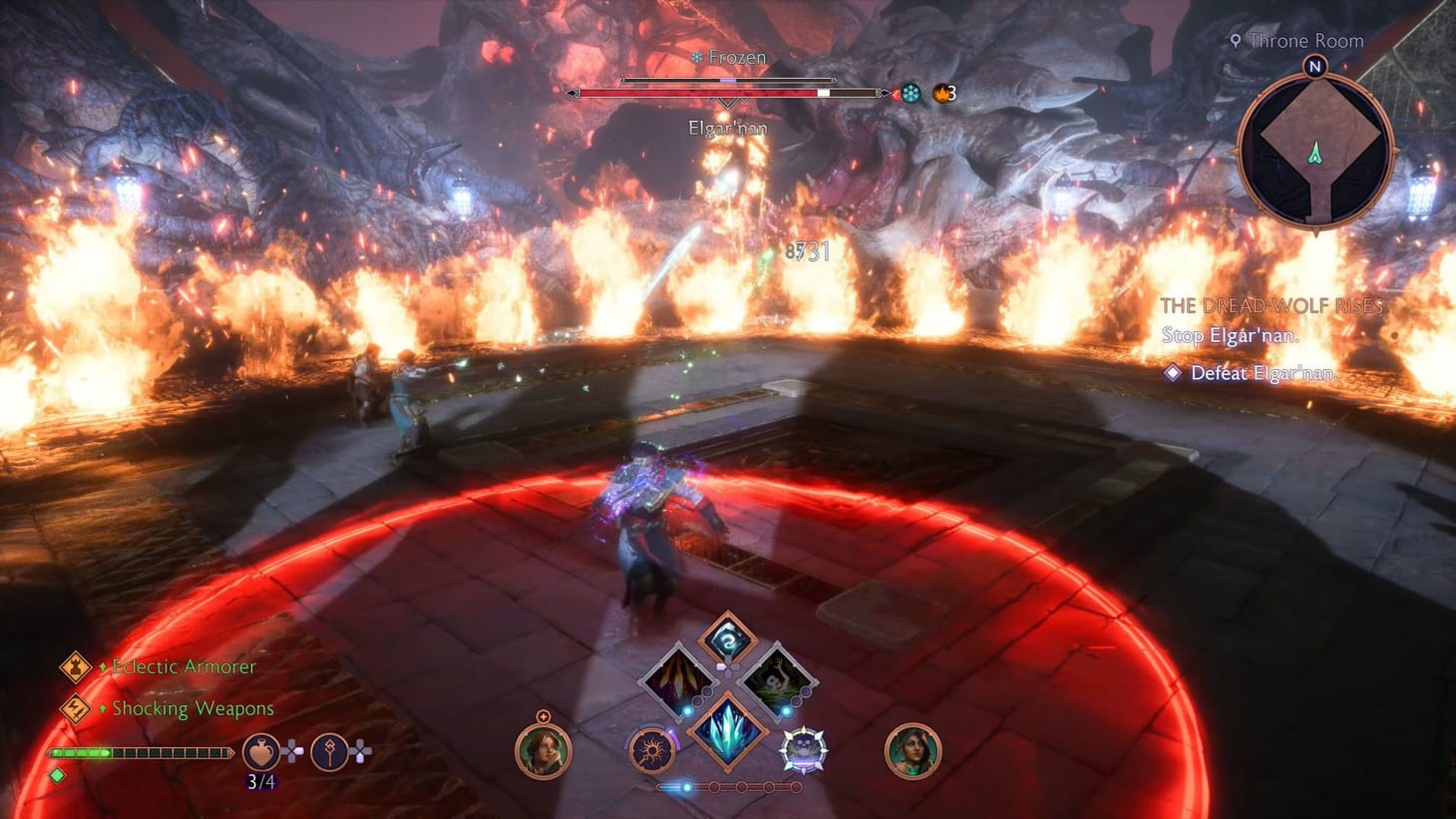Click the sun staff weapon swap icon

click(653, 750)
